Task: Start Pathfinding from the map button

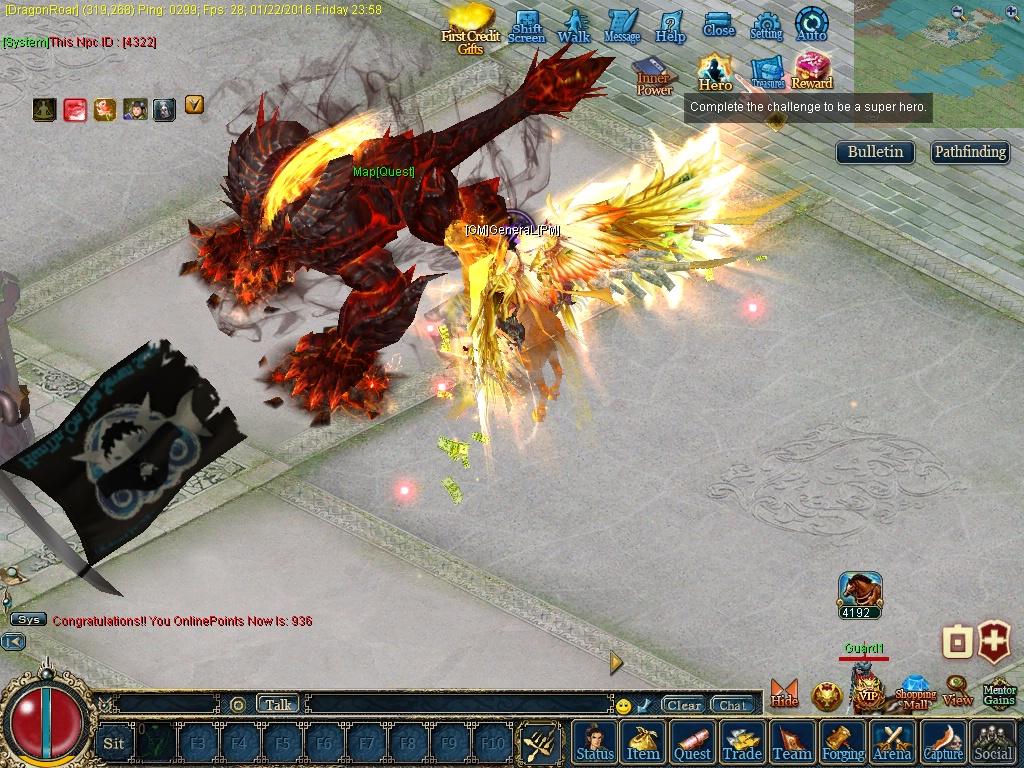Action: click(x=970, y=152)
